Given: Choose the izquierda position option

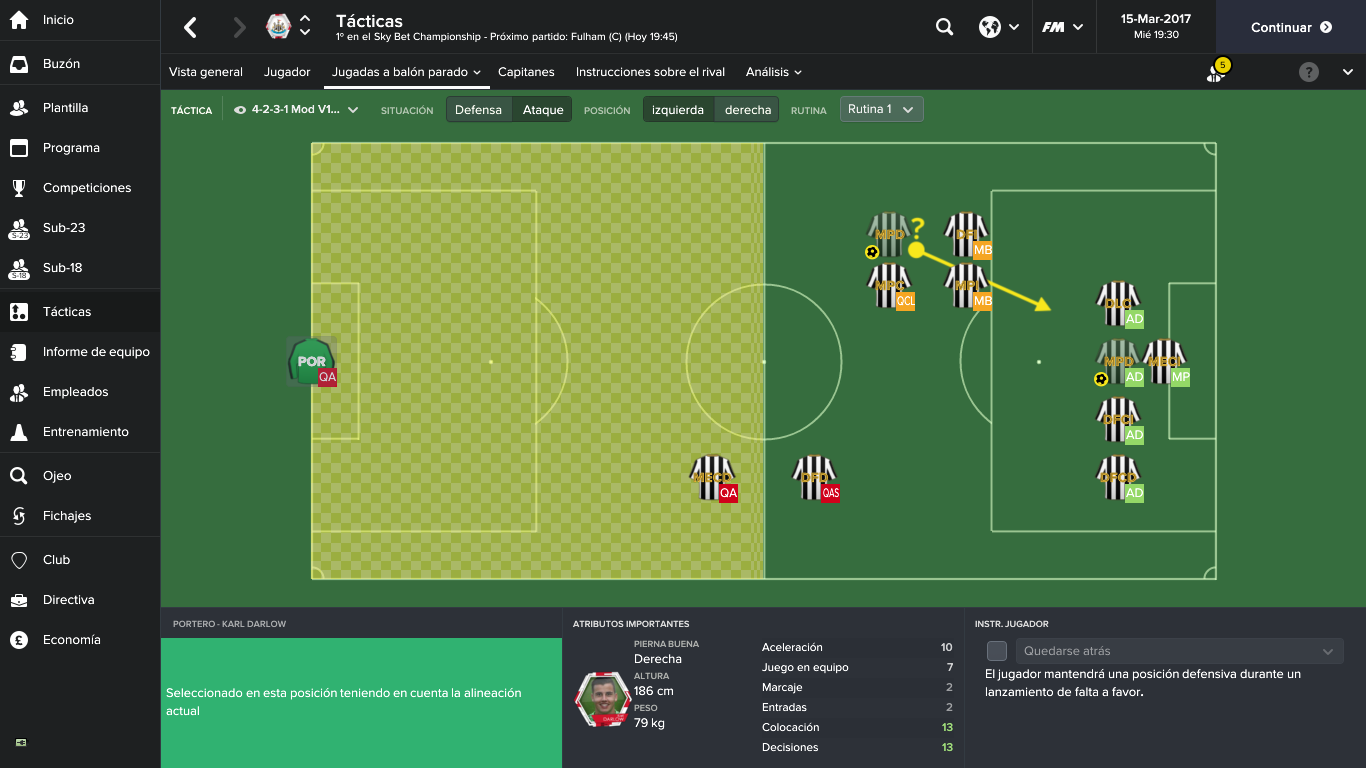Looking at the screenshot, I should click(x=678, y=110).
